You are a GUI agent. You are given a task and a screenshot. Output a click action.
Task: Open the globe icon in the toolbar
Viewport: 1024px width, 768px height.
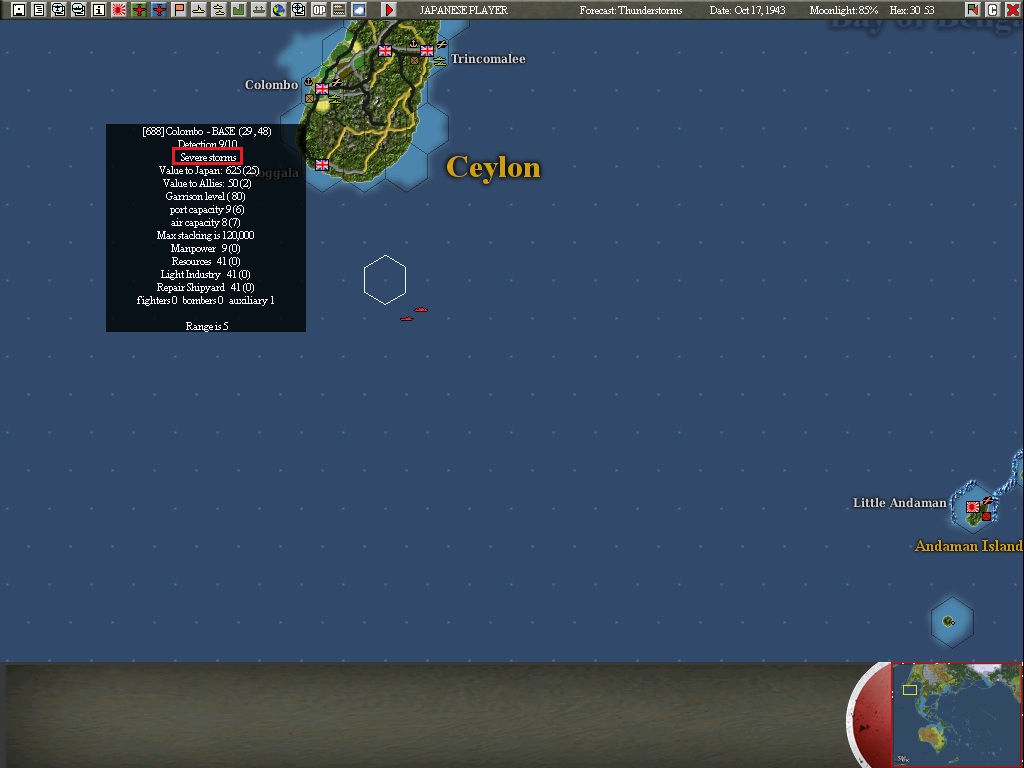point(279,10)
